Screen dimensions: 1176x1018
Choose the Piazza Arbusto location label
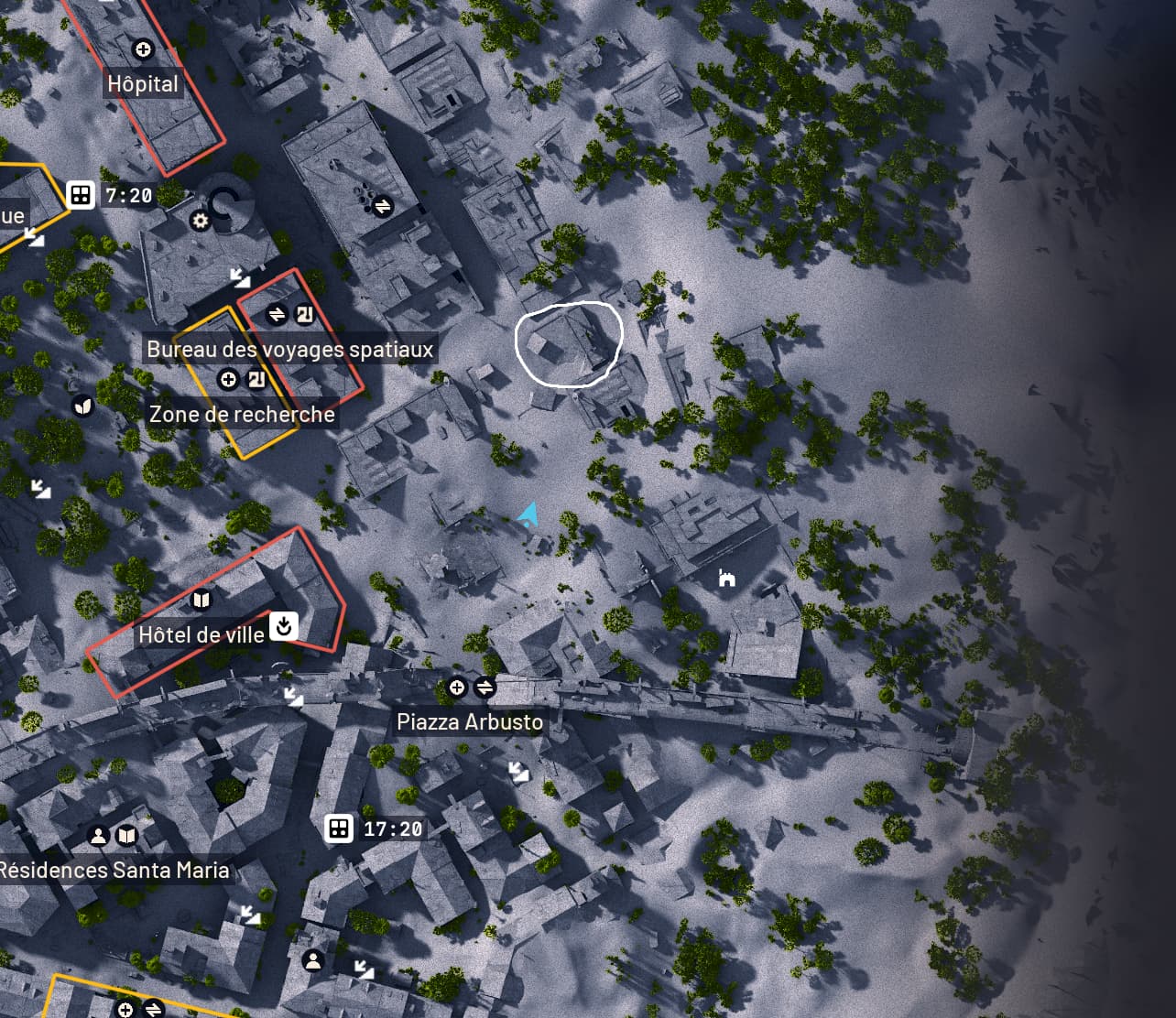470,722
